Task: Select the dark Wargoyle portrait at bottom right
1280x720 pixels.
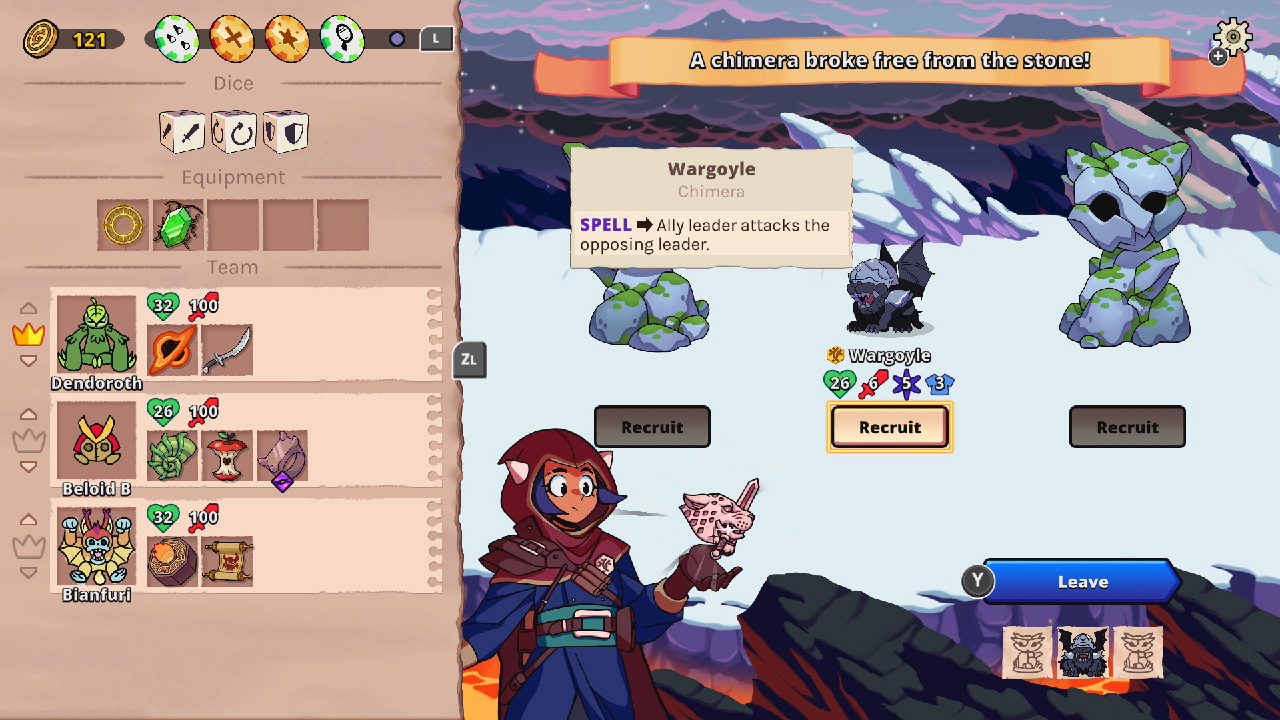Action: (x=1083, y=653)
